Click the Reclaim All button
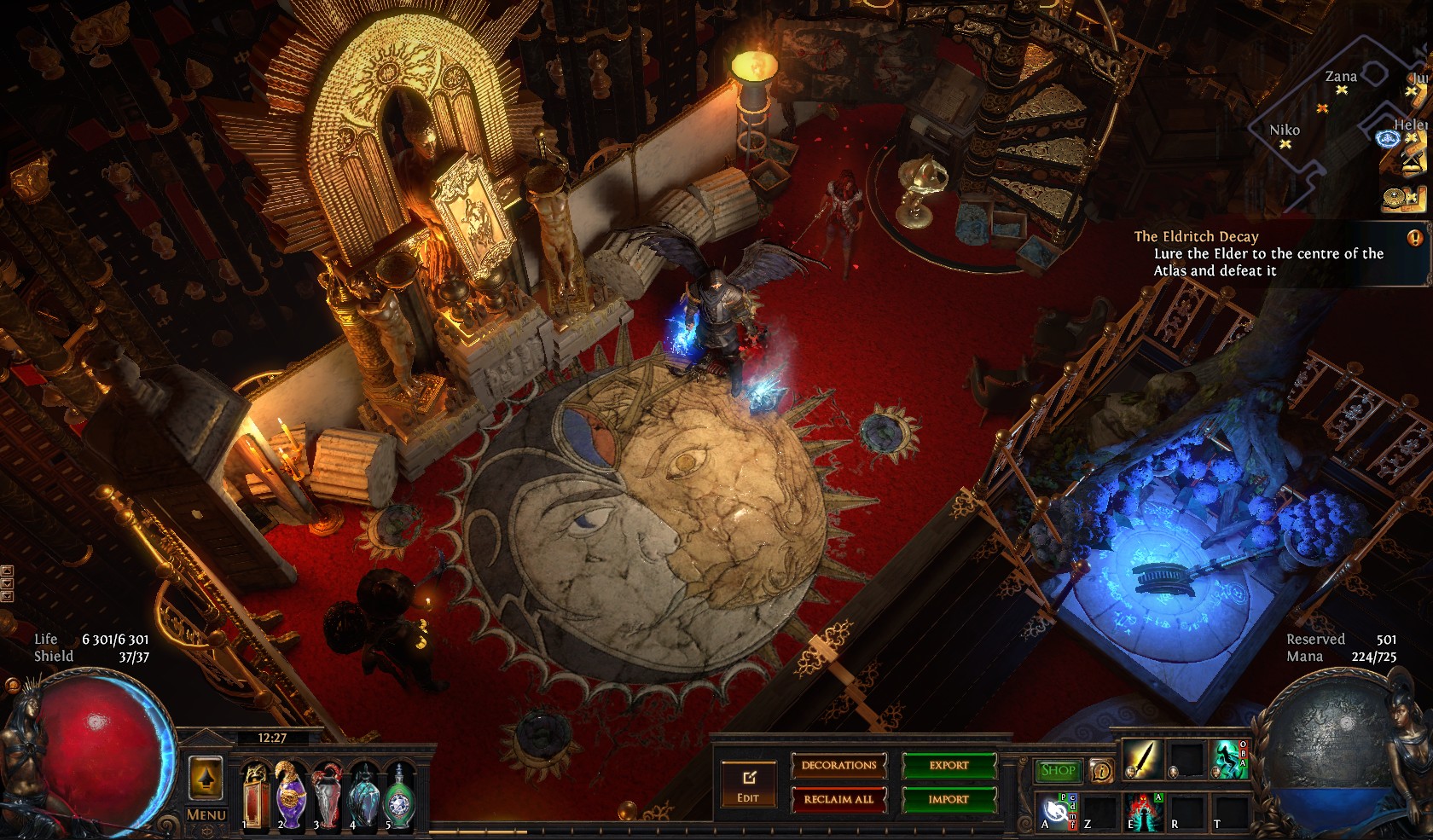Viewport: 1433px width, 840px height. pyautogui.click(x=838, y=799)
